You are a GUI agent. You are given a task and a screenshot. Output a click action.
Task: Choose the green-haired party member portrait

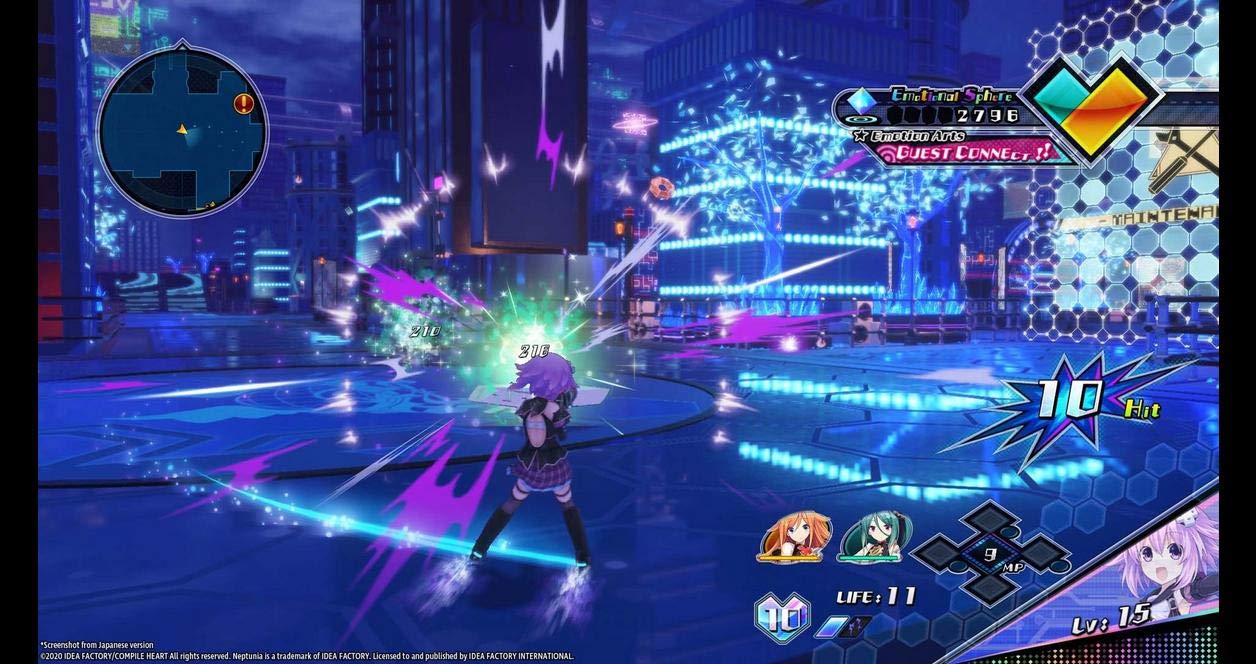click(868, 537)
